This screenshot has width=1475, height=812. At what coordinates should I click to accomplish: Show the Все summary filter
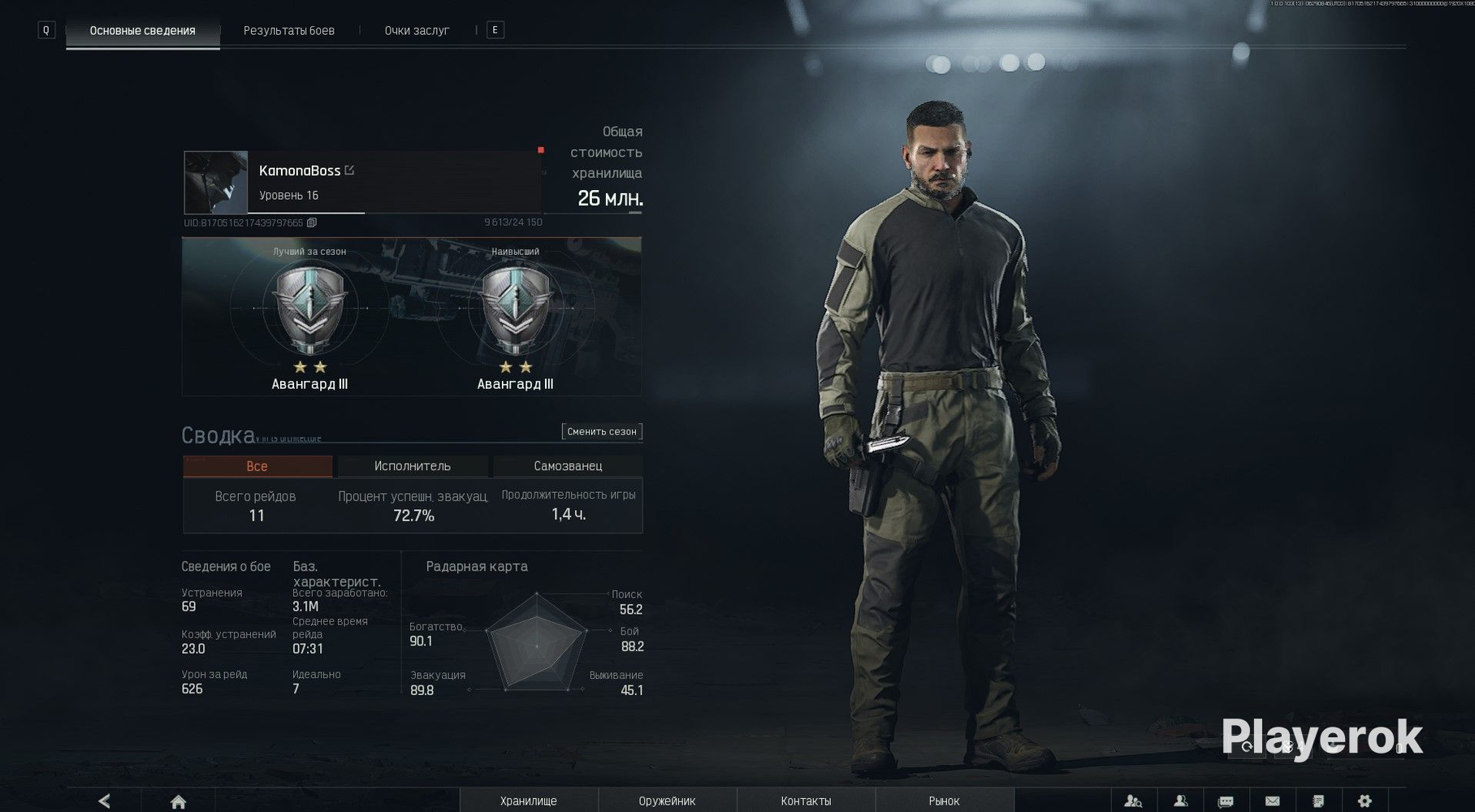[257, 466]
